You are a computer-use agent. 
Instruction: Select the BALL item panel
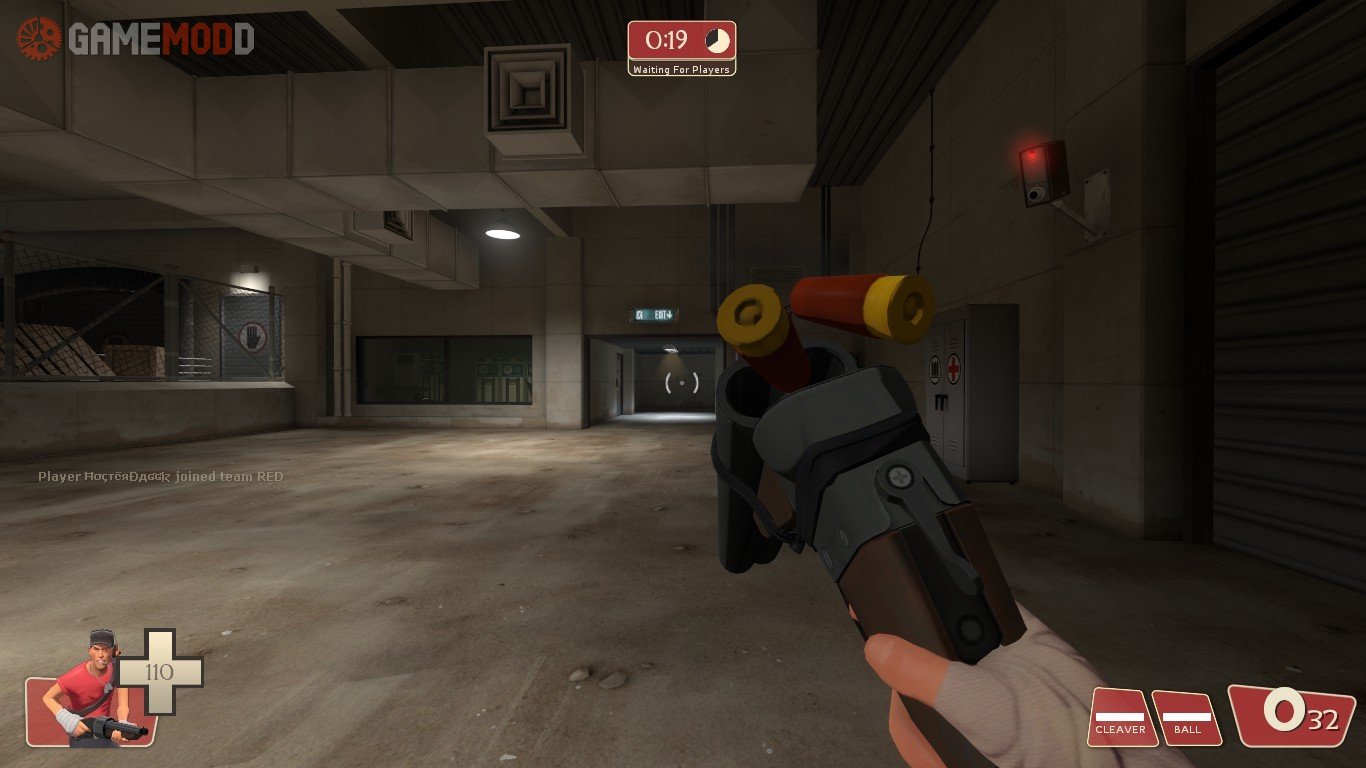1187,718
